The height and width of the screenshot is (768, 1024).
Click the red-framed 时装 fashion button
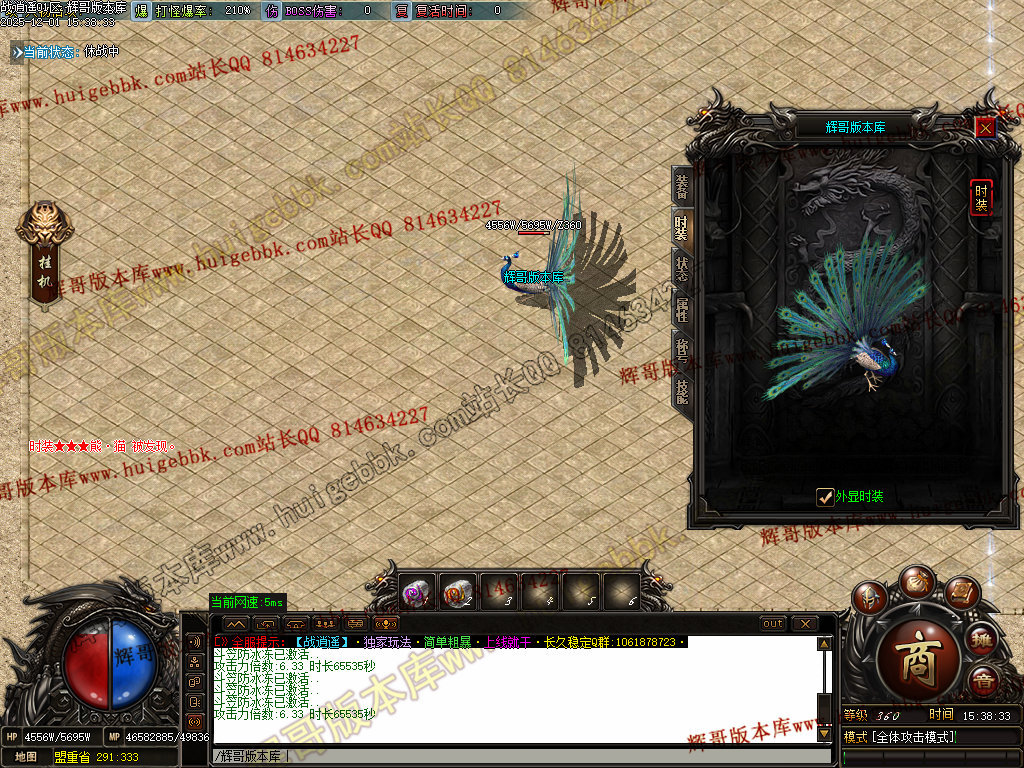pos(981,197)
